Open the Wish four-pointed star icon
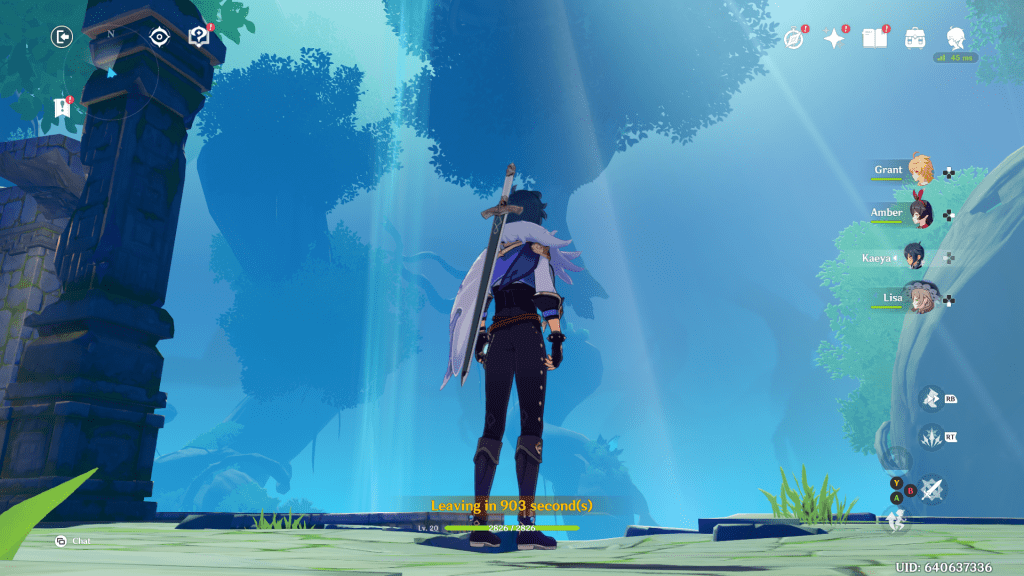Screen dimensions: 1024x576 coord(833,39)
